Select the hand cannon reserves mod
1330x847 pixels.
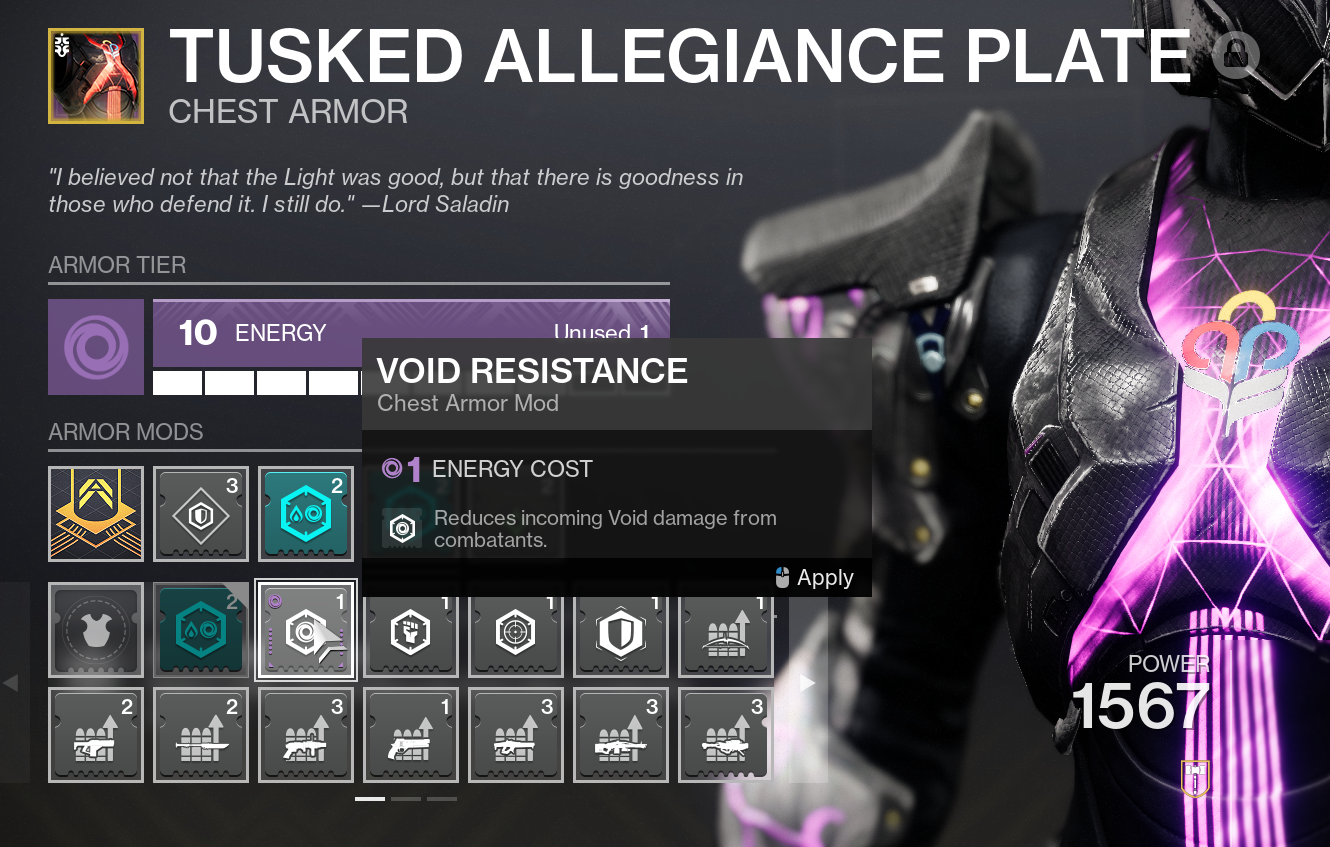coord(411,735)
